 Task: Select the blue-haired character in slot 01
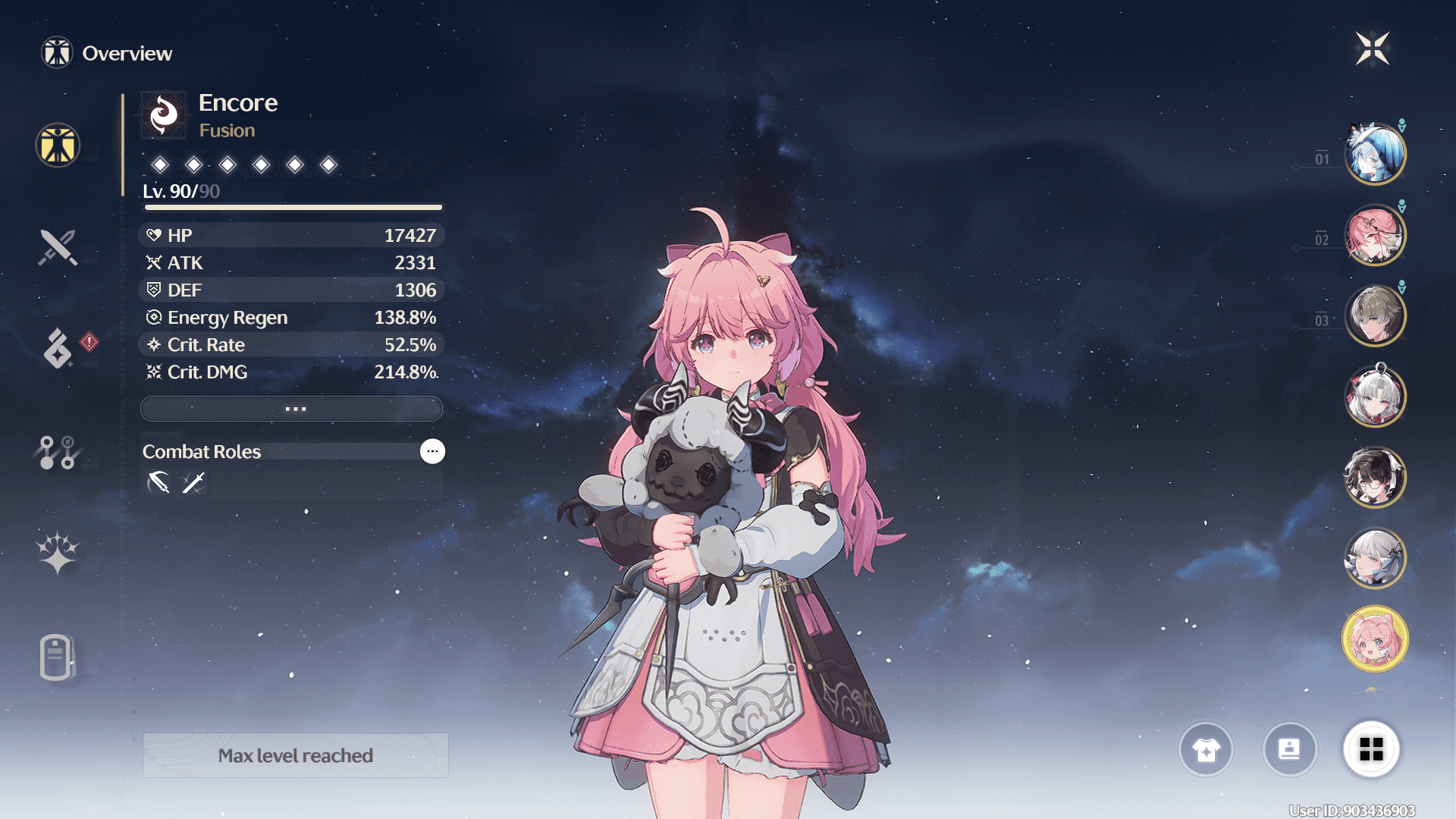coord(1375,154)
